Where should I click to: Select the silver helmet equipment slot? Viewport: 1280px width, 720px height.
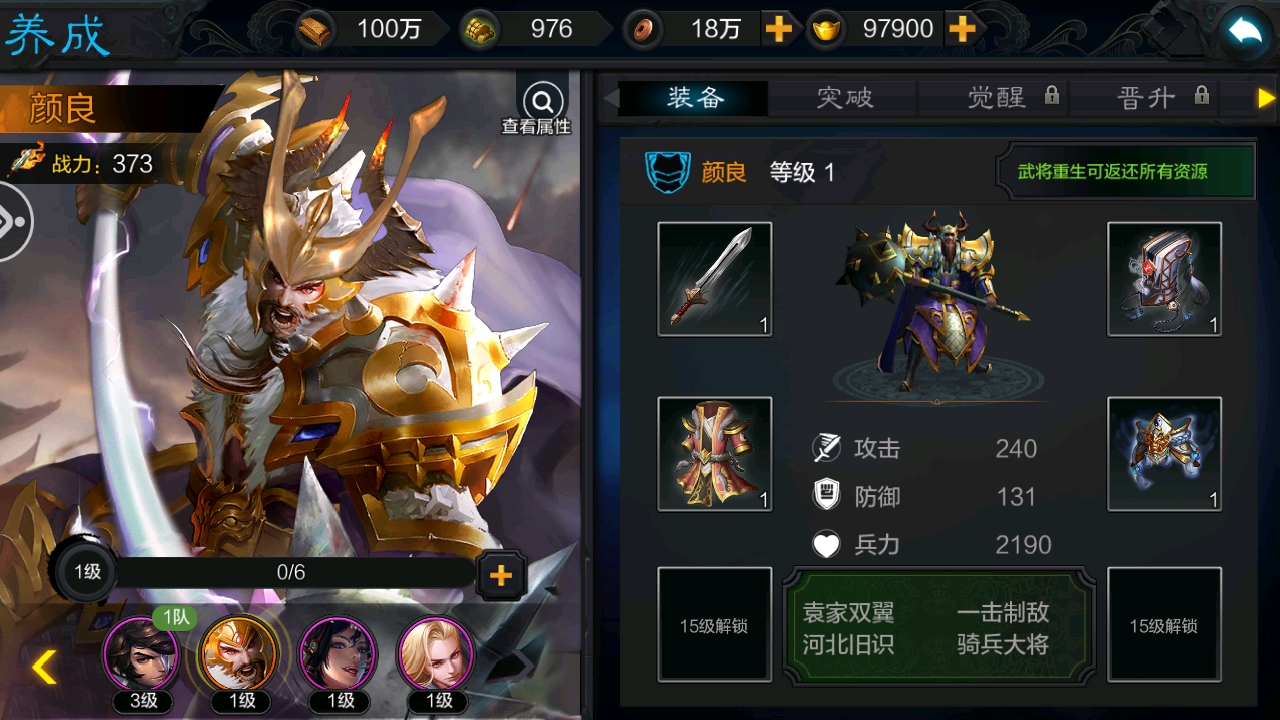point(1164,279)
